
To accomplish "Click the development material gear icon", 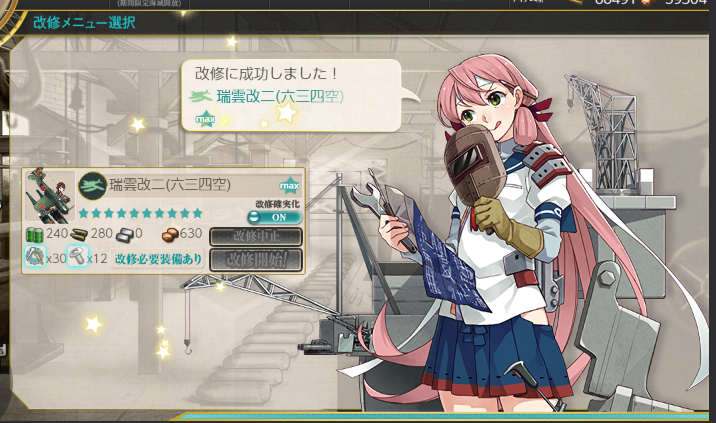I will pos(35,258).
